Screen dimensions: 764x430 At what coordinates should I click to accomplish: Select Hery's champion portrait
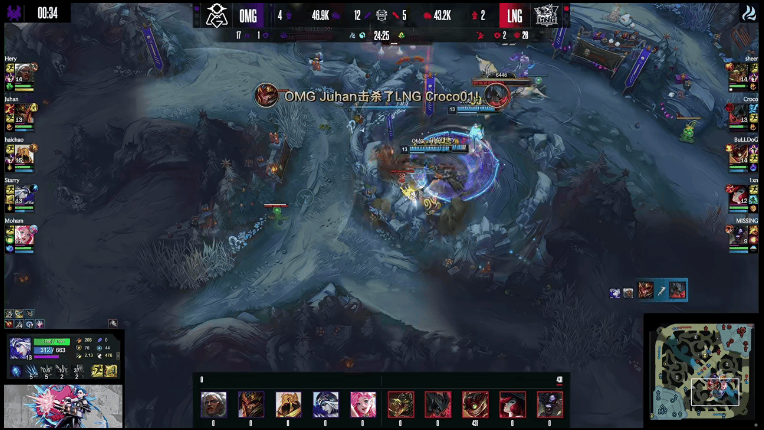click(x=17, y=70)
